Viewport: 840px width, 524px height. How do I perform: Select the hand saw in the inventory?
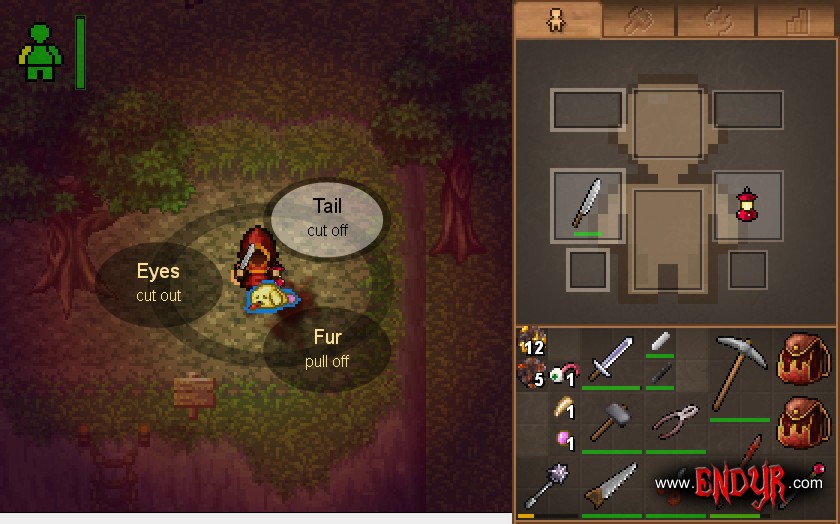[x=609, y=488]
